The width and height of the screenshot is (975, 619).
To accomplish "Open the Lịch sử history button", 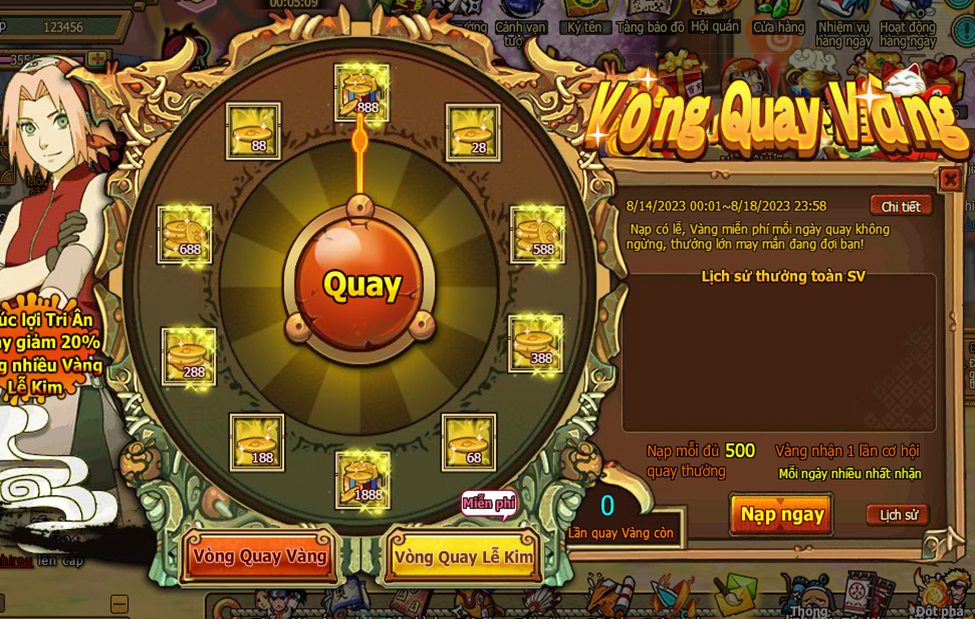I will pos(897,515).
